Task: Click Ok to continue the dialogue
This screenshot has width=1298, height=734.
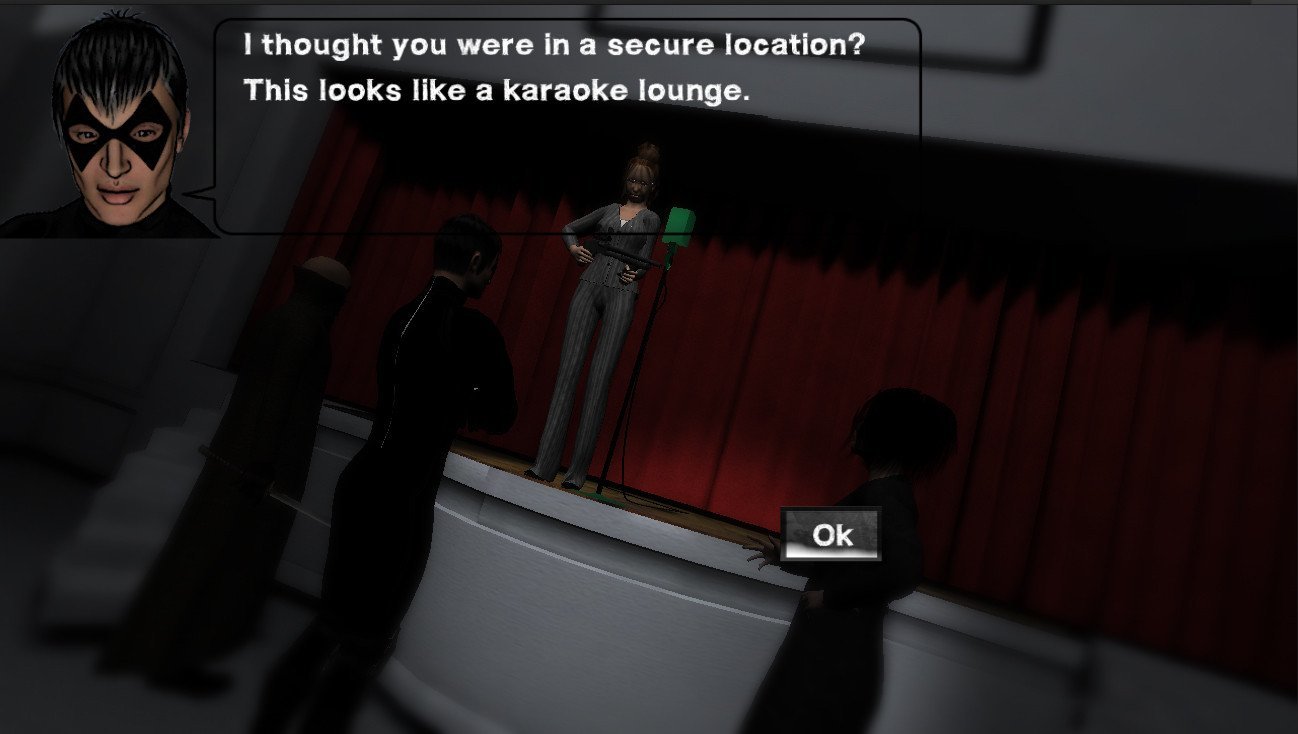Action: (x=830, y=535)
